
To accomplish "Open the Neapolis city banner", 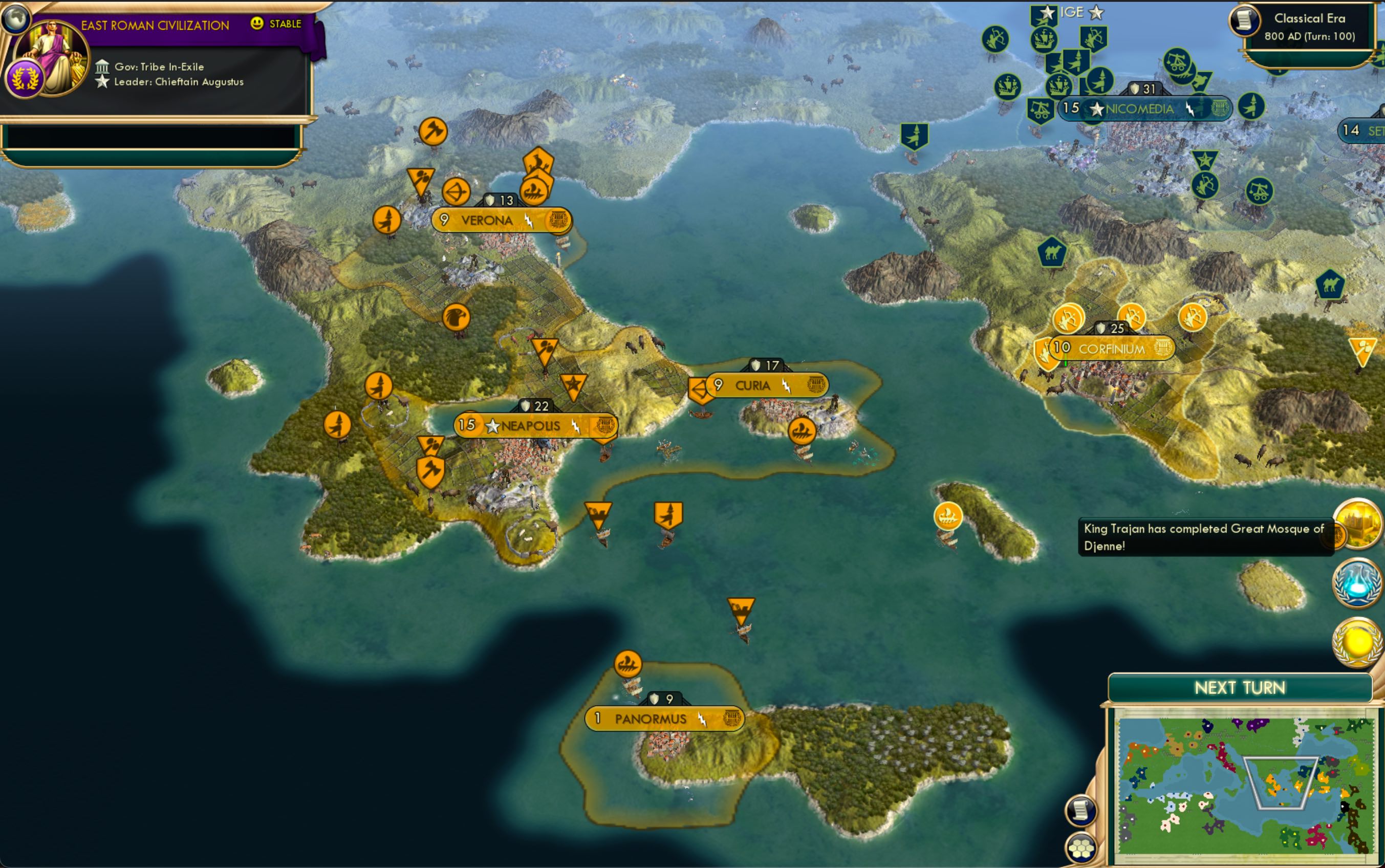I will [529, 426].
